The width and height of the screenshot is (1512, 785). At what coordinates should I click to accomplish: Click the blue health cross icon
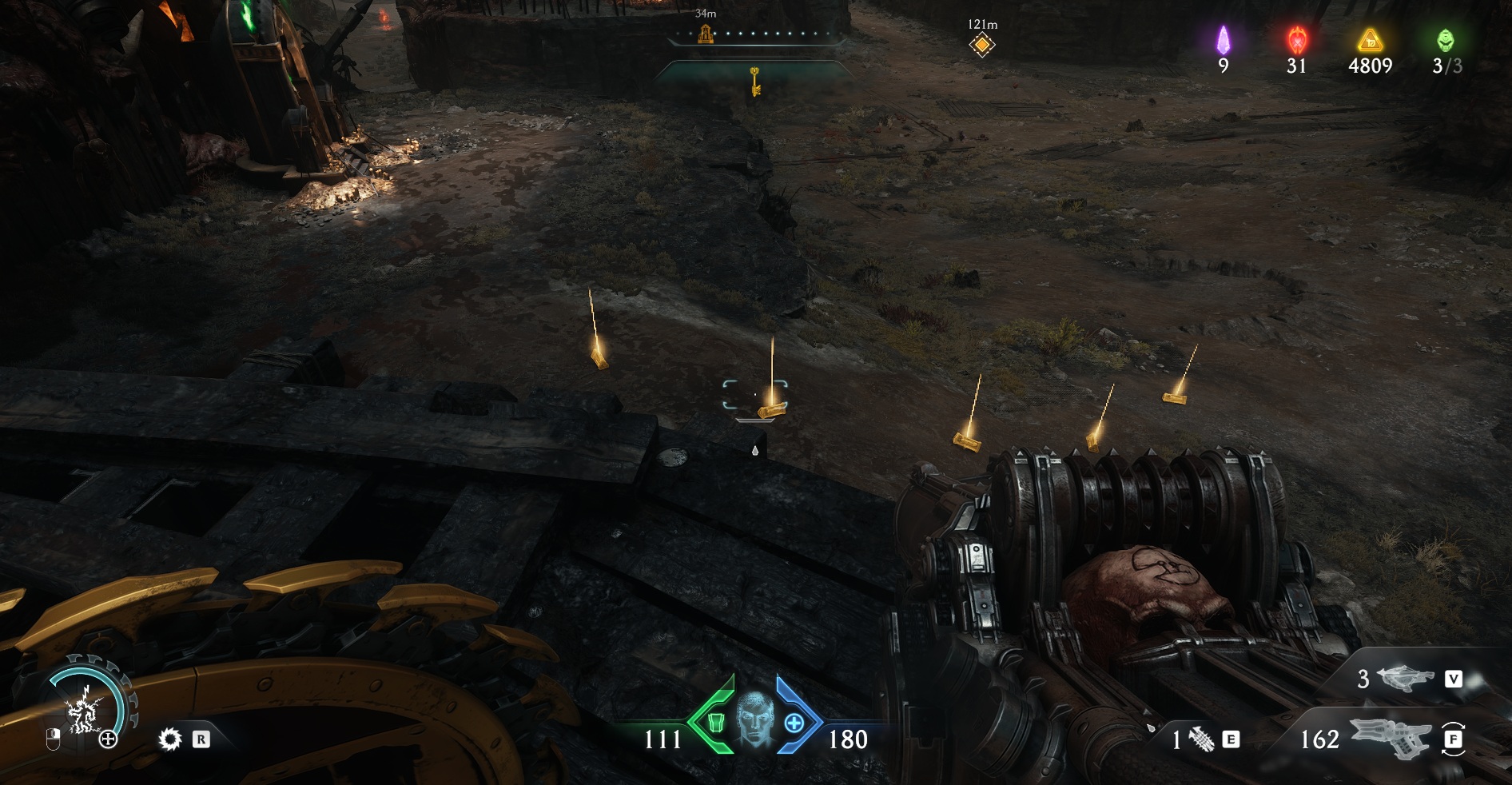[x=794, y=723]
